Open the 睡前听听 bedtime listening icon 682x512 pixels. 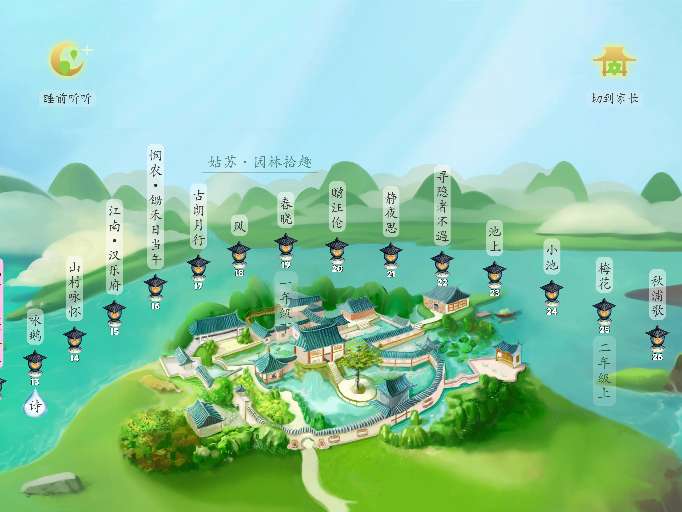pyautogui.click(x=69, y=61)
